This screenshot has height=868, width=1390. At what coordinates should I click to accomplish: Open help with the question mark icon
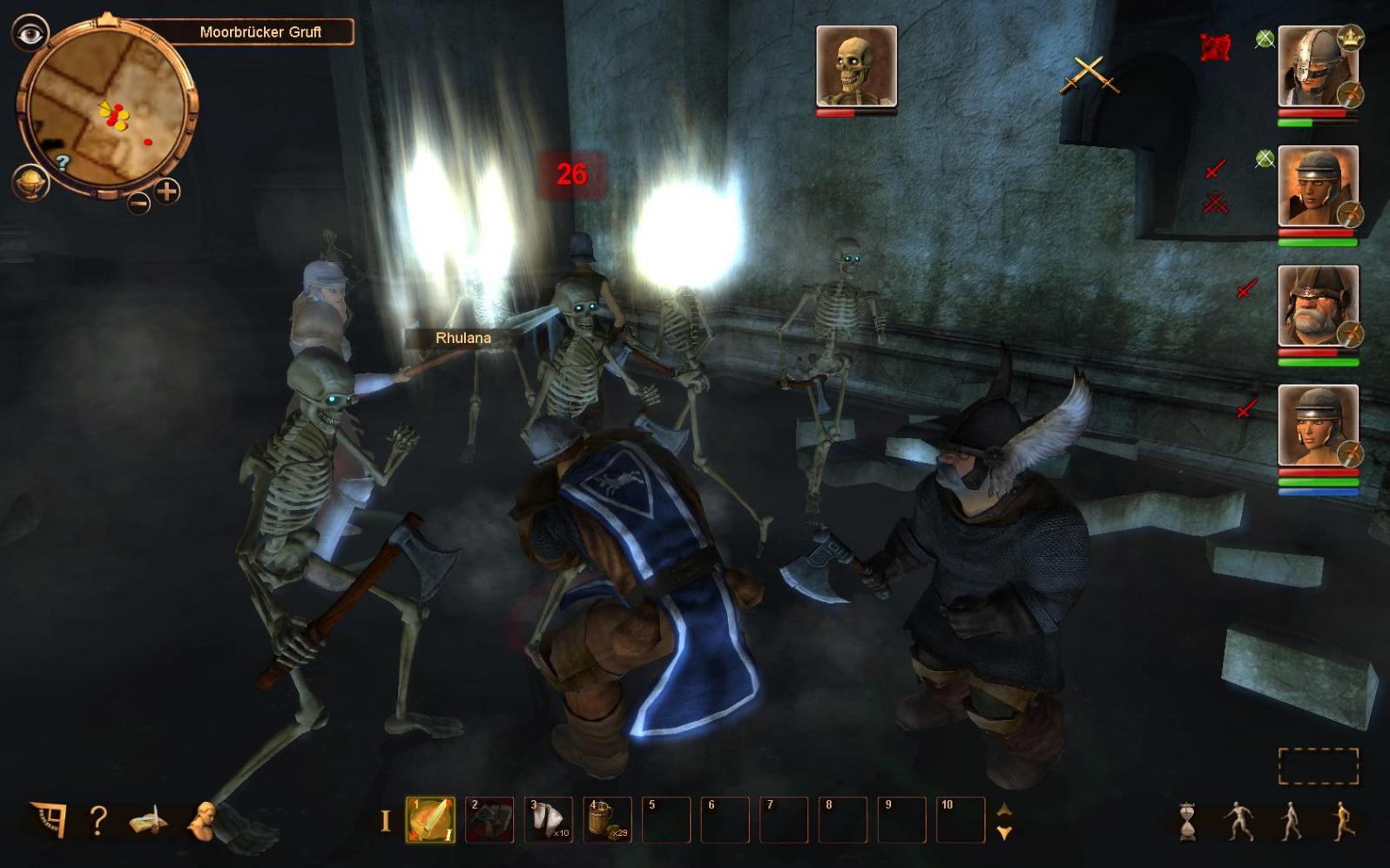click(98, 820)
